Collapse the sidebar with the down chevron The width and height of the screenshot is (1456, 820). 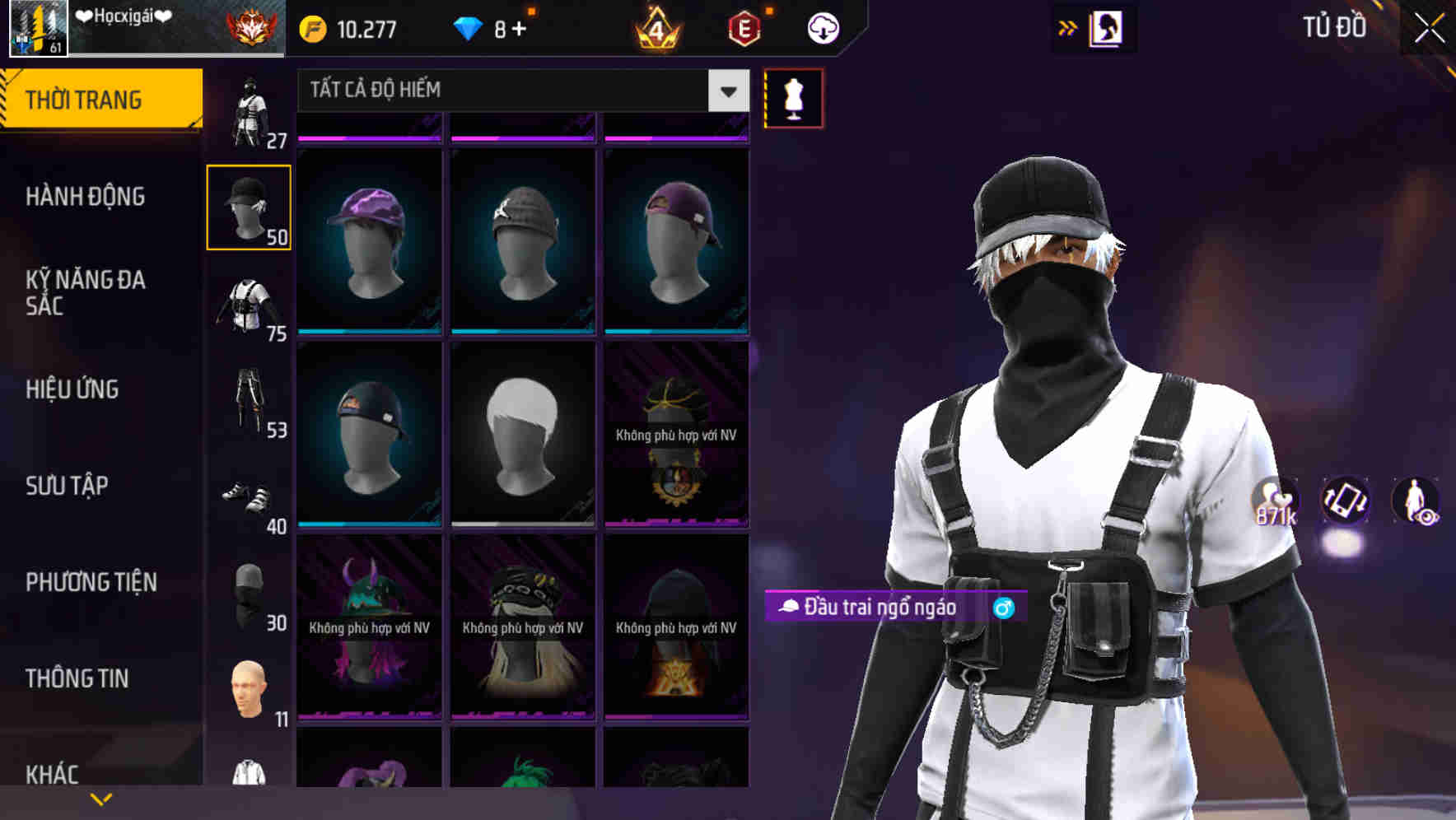[101, 798]
